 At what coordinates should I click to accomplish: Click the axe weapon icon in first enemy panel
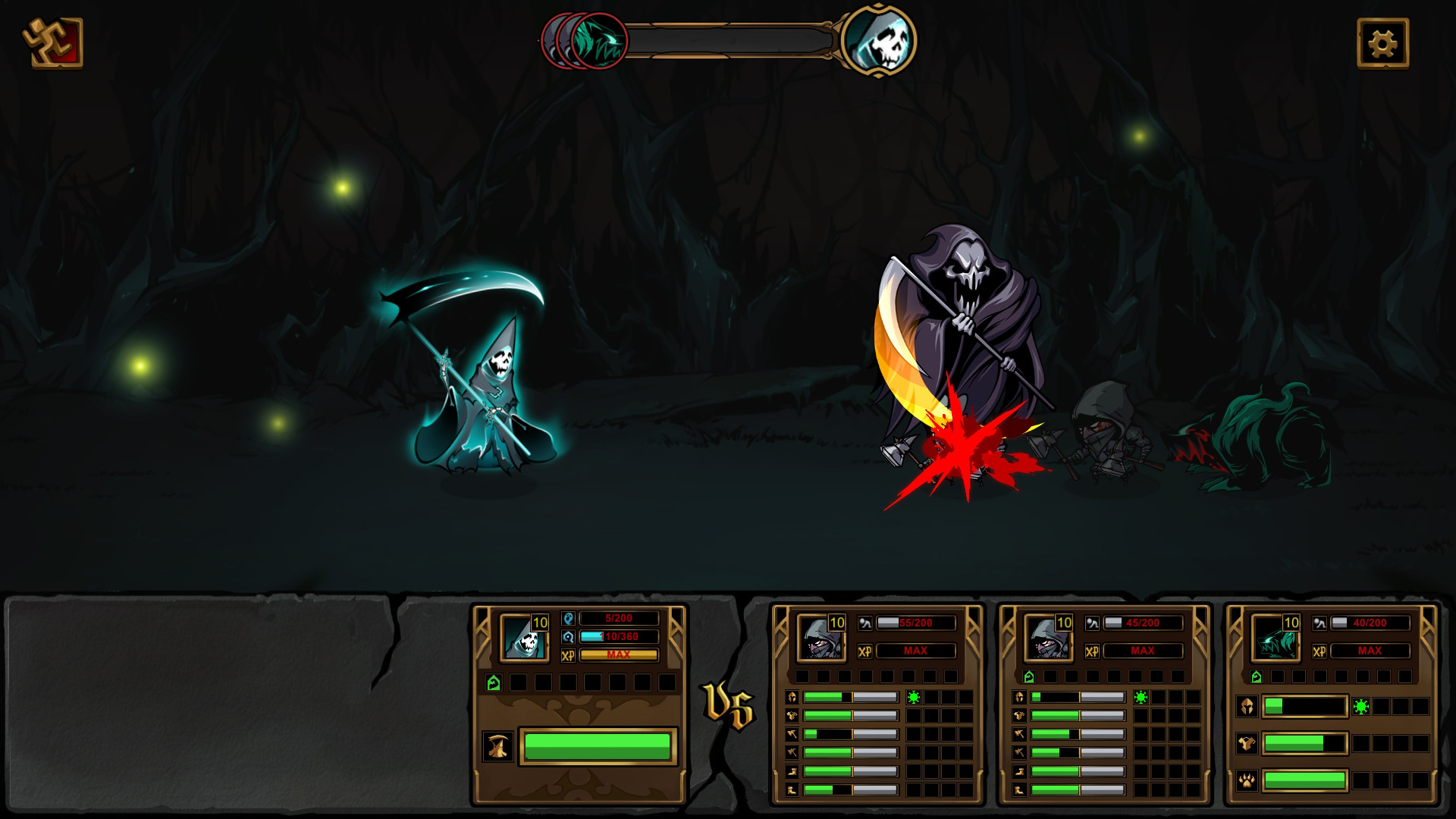[792, 734]
